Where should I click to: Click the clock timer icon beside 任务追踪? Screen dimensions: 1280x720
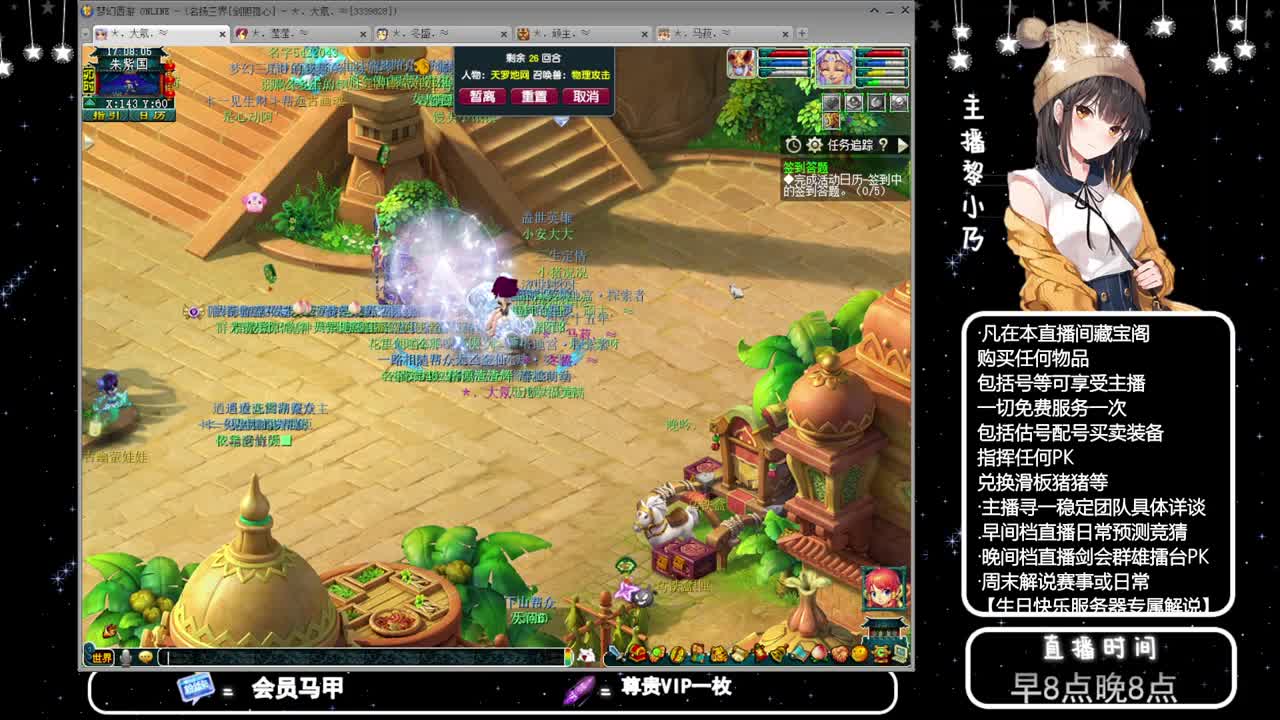[x=794, y=144]
